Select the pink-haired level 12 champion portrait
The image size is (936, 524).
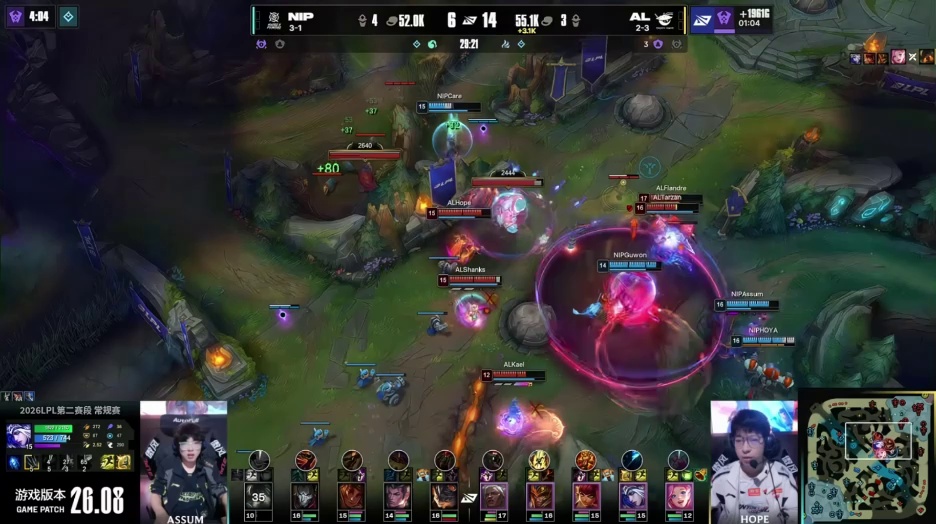[x=679, y=495]
